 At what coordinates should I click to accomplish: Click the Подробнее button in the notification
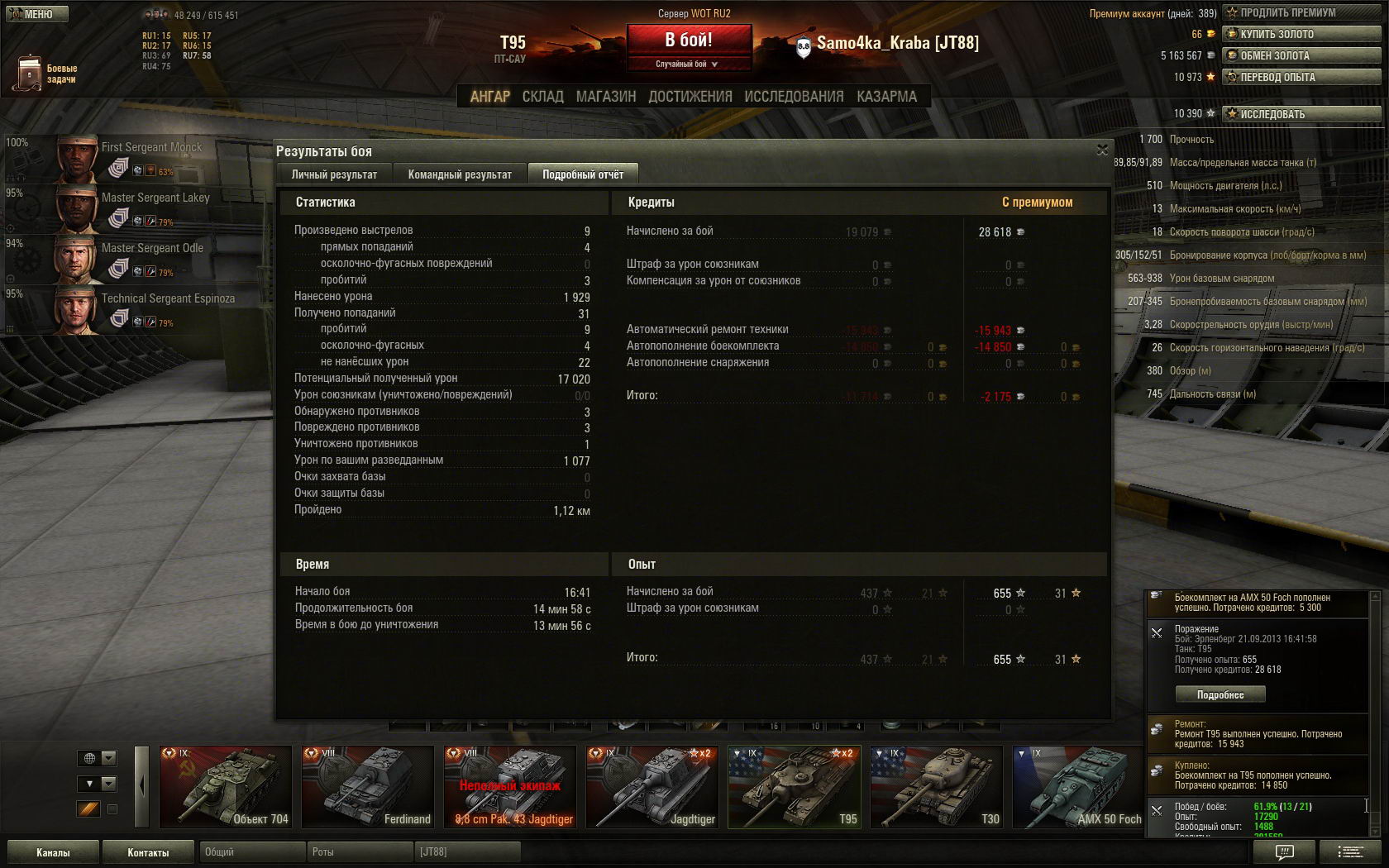click(1220, 694)
